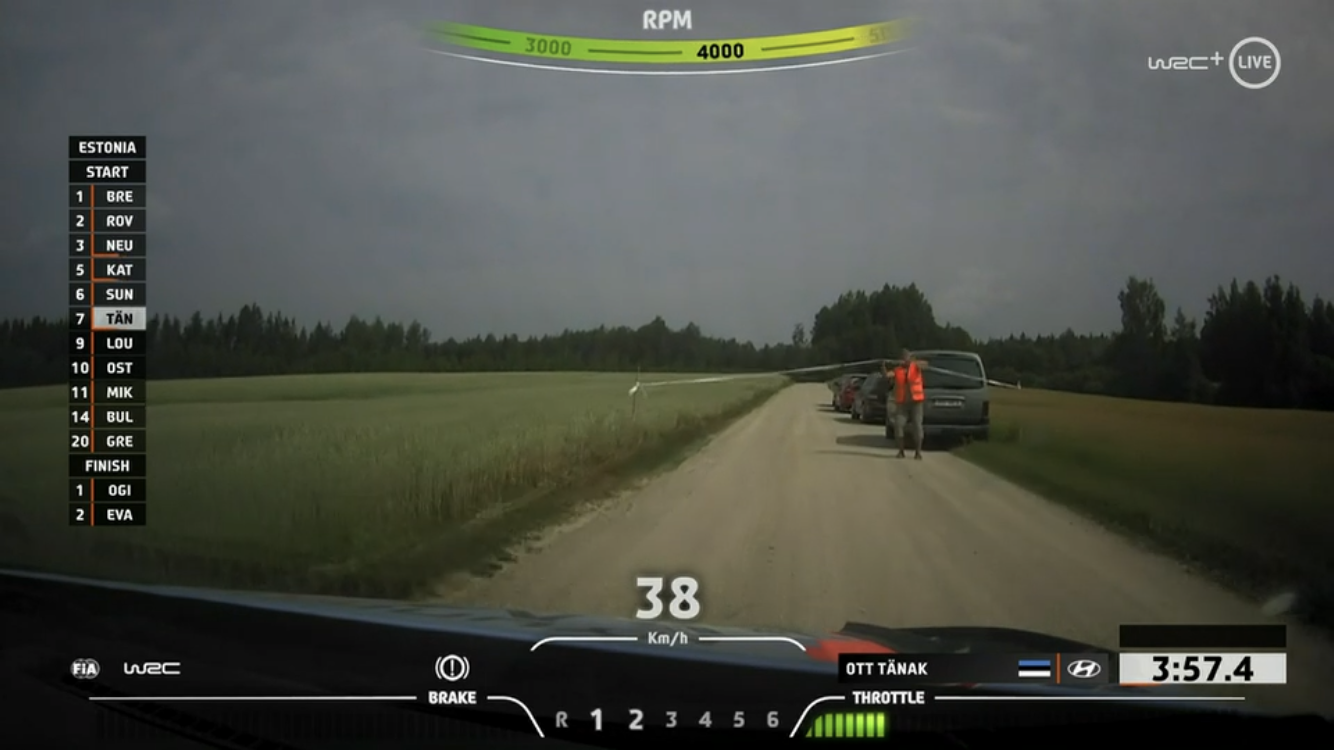The width and height of the screenshot is (1334, 750).
Task: Choose ROV row in the stage list
Action: click(108, 221)
